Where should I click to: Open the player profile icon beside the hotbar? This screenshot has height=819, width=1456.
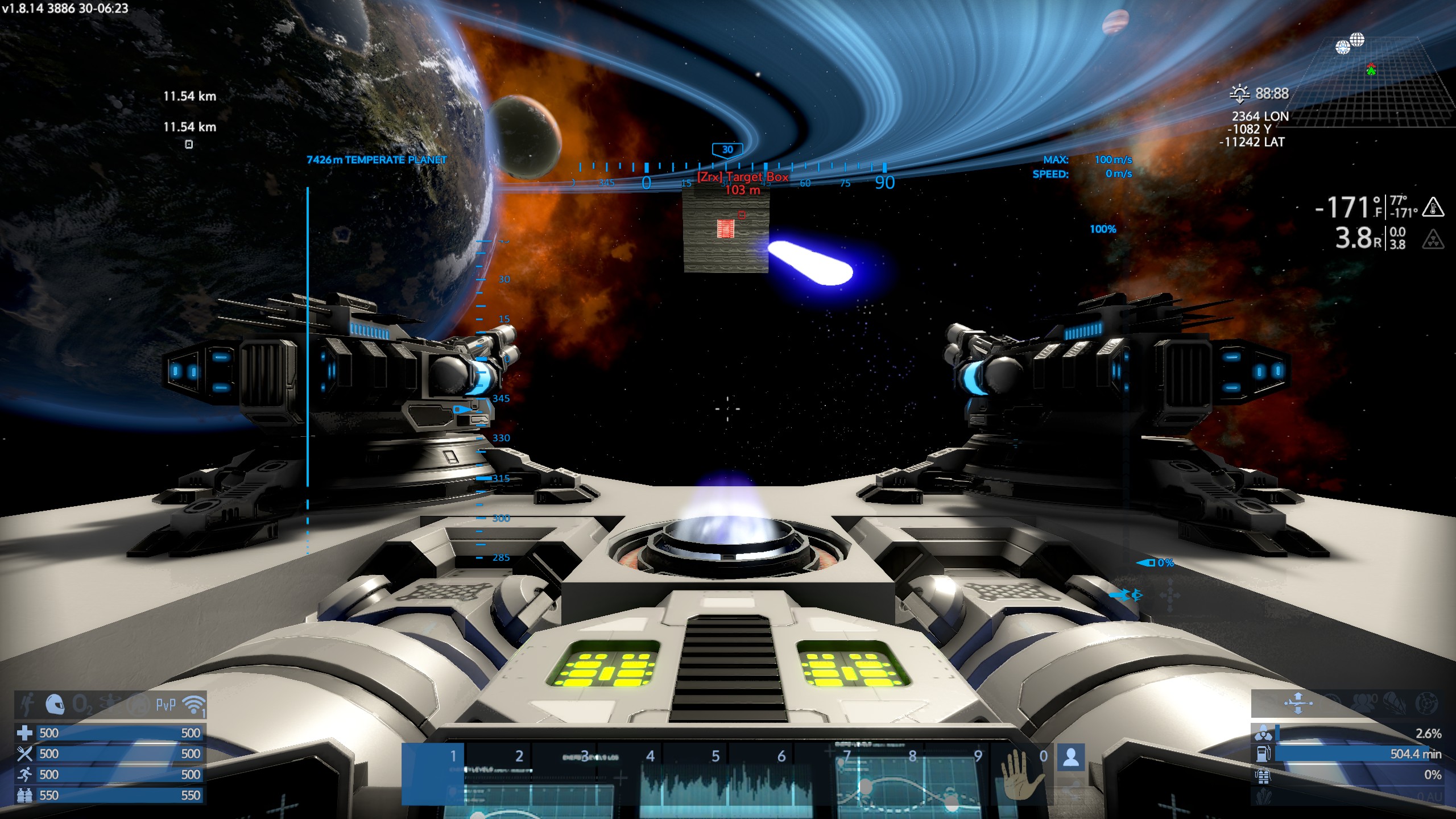click(1071, 757)
